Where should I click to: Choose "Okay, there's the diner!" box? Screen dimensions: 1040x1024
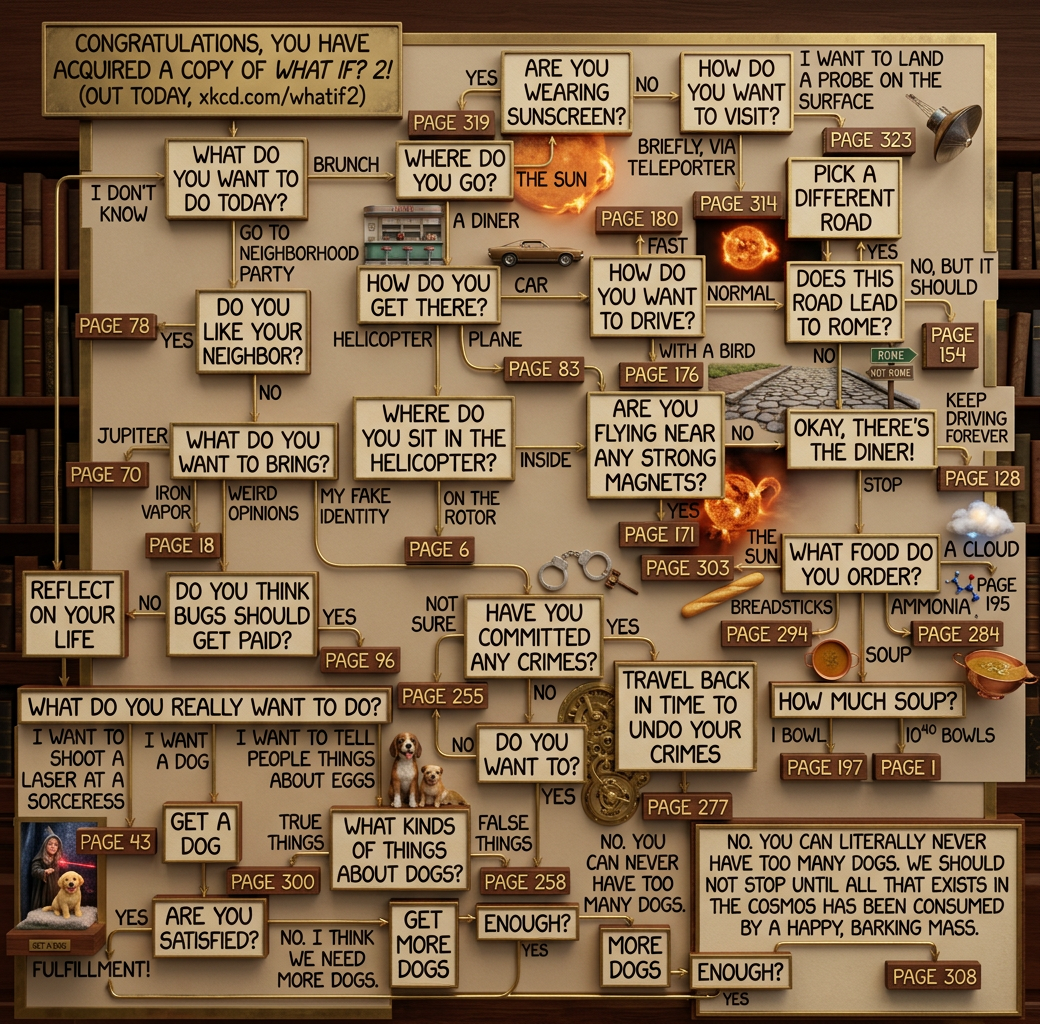click(x=861, y=439)
